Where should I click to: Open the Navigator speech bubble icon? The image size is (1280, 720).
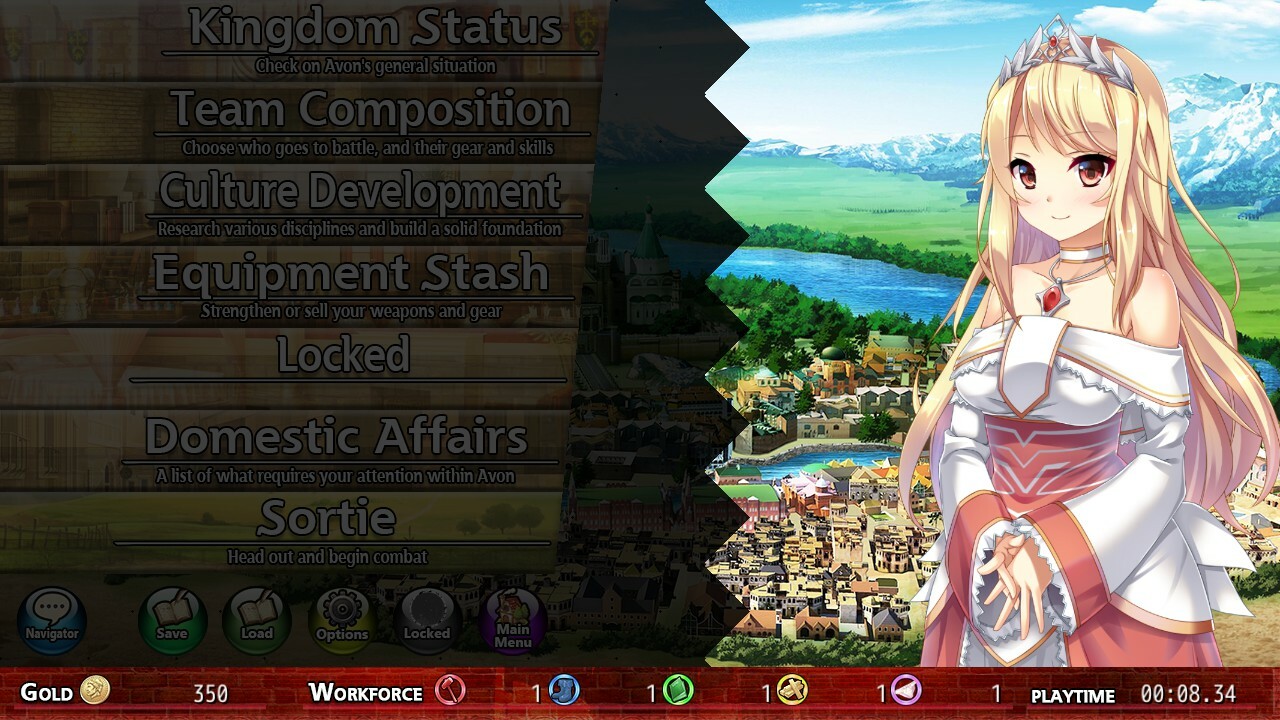[x=52, y=621]
